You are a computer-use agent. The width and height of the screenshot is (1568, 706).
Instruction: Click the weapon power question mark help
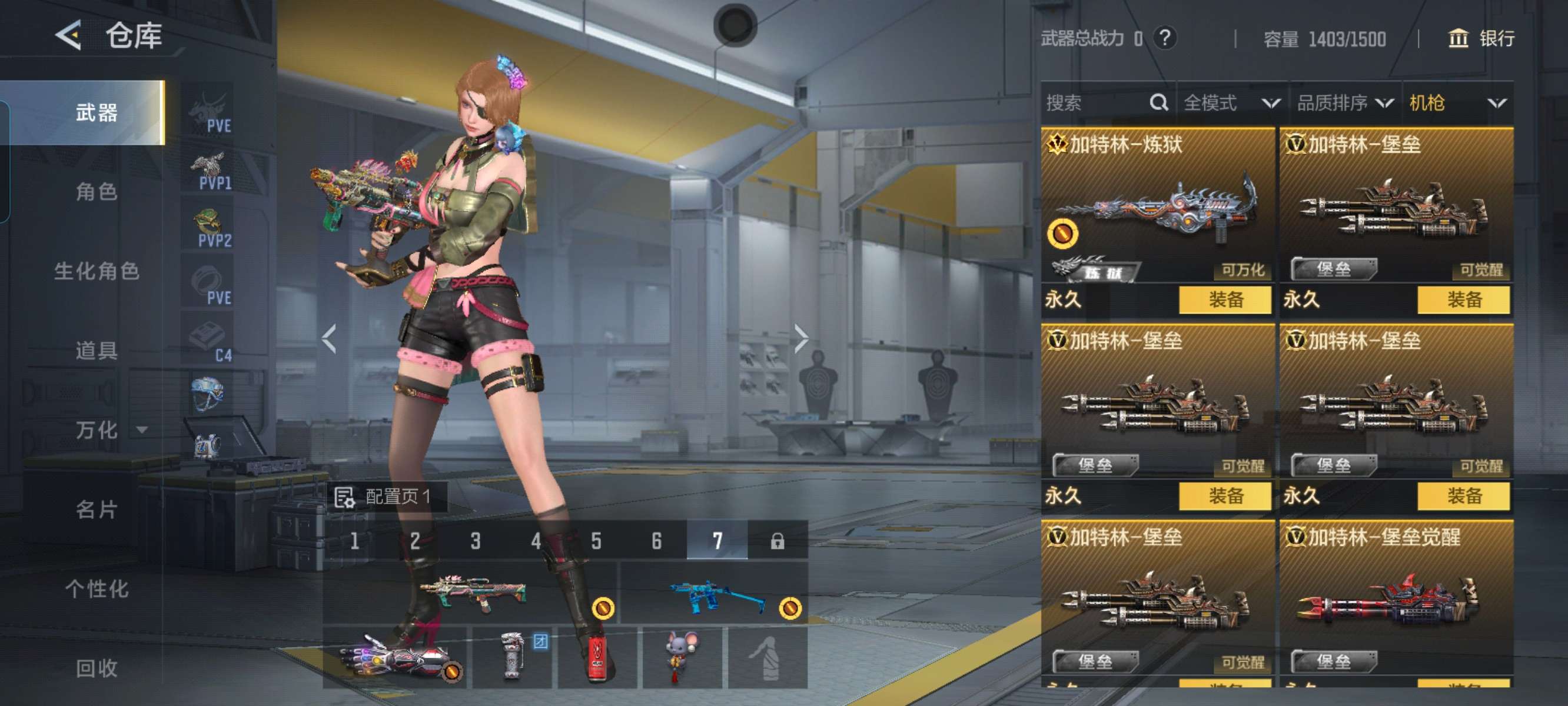1164,38
